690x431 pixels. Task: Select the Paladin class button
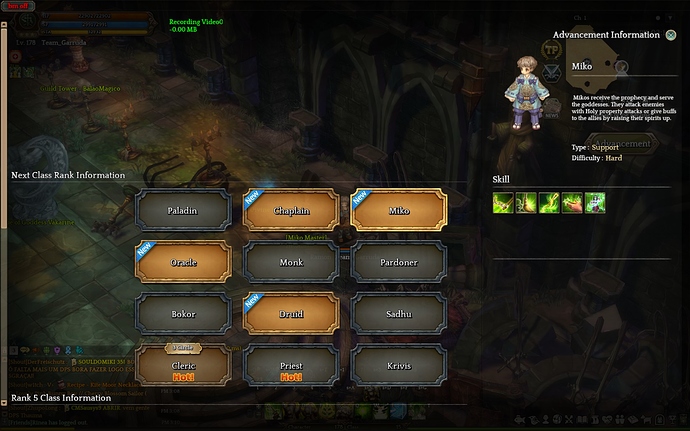click(x=182, y=211)
